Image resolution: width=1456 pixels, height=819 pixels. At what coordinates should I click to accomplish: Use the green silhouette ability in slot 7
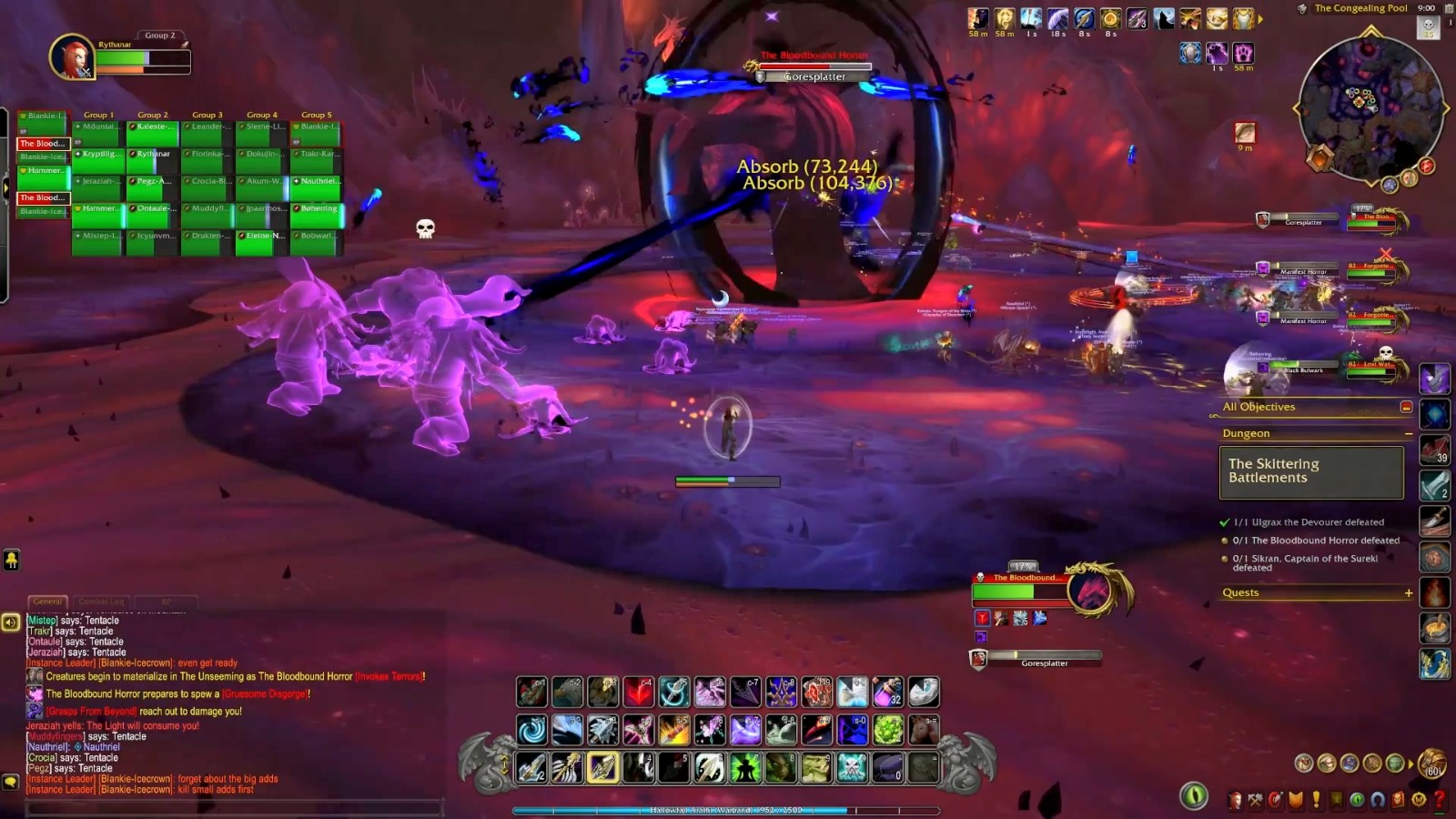point(745,767)
